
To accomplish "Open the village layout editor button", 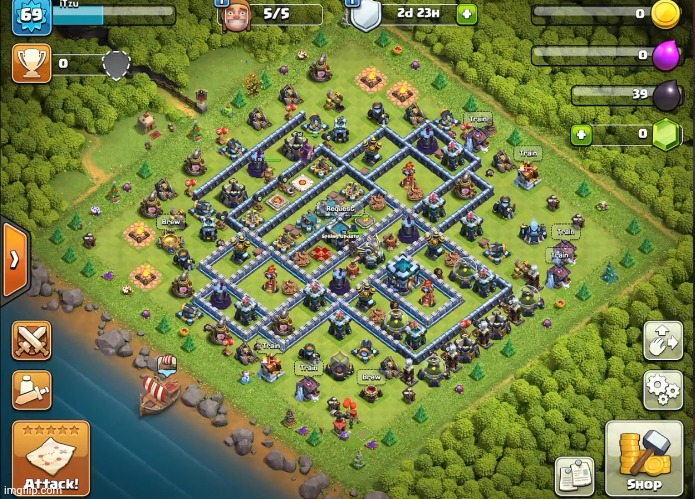I will (662, 340).
